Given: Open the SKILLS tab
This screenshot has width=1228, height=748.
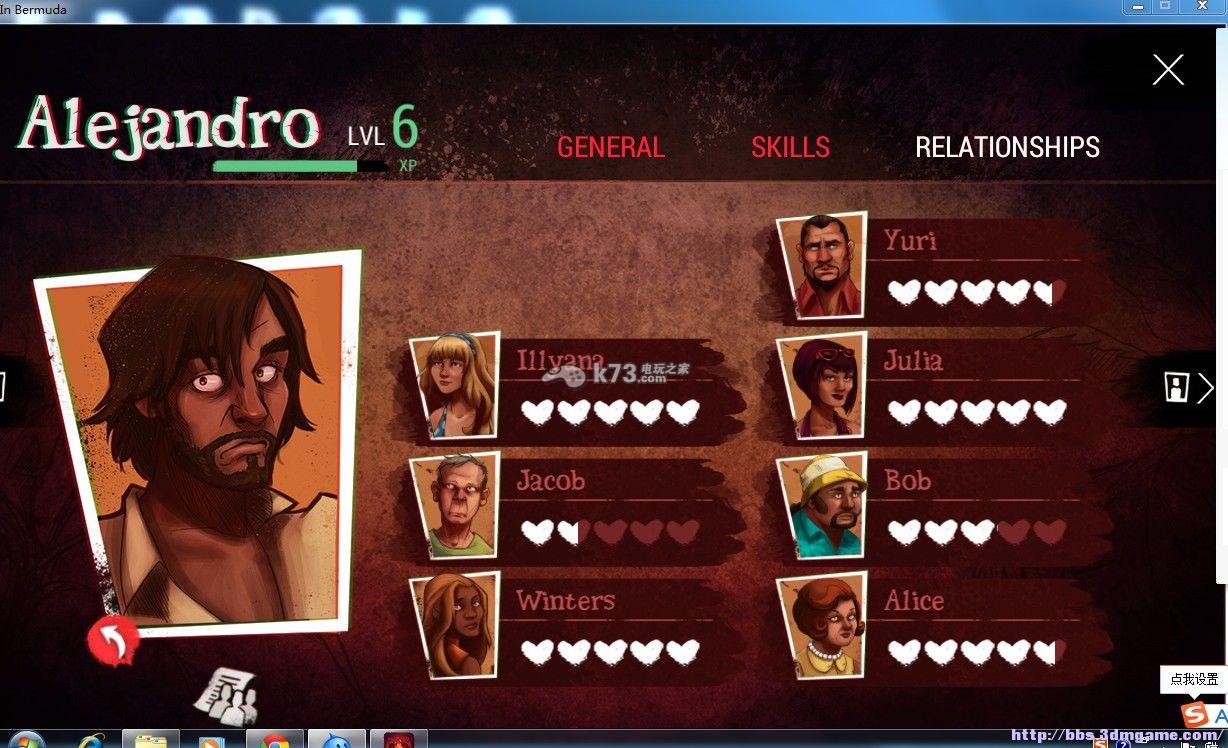Looking at the screenshot, I should click(790, 148).
